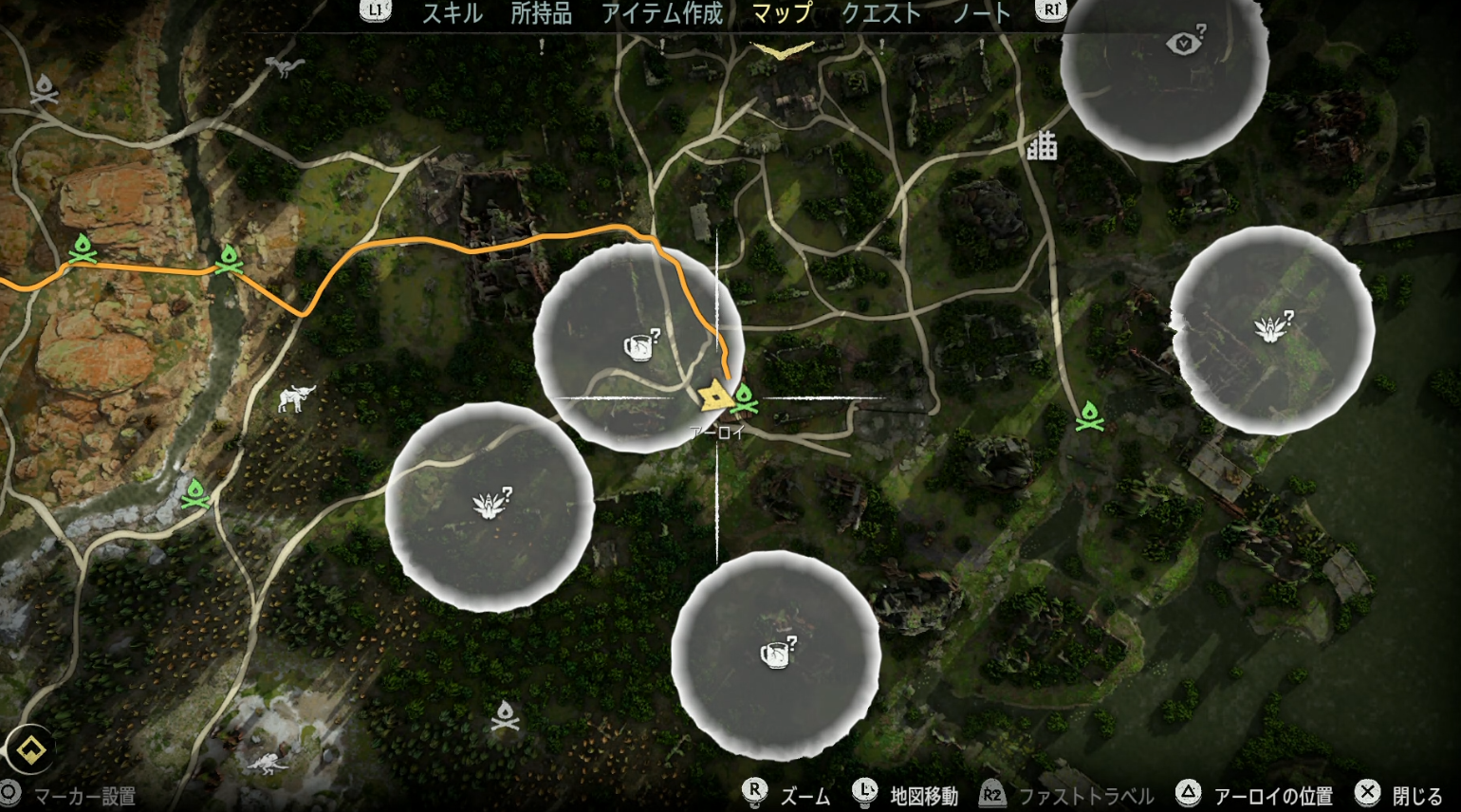Open the 所持品 (Inventory) tab
Screen dimensions: 1461x812
(x=542, y=13)
